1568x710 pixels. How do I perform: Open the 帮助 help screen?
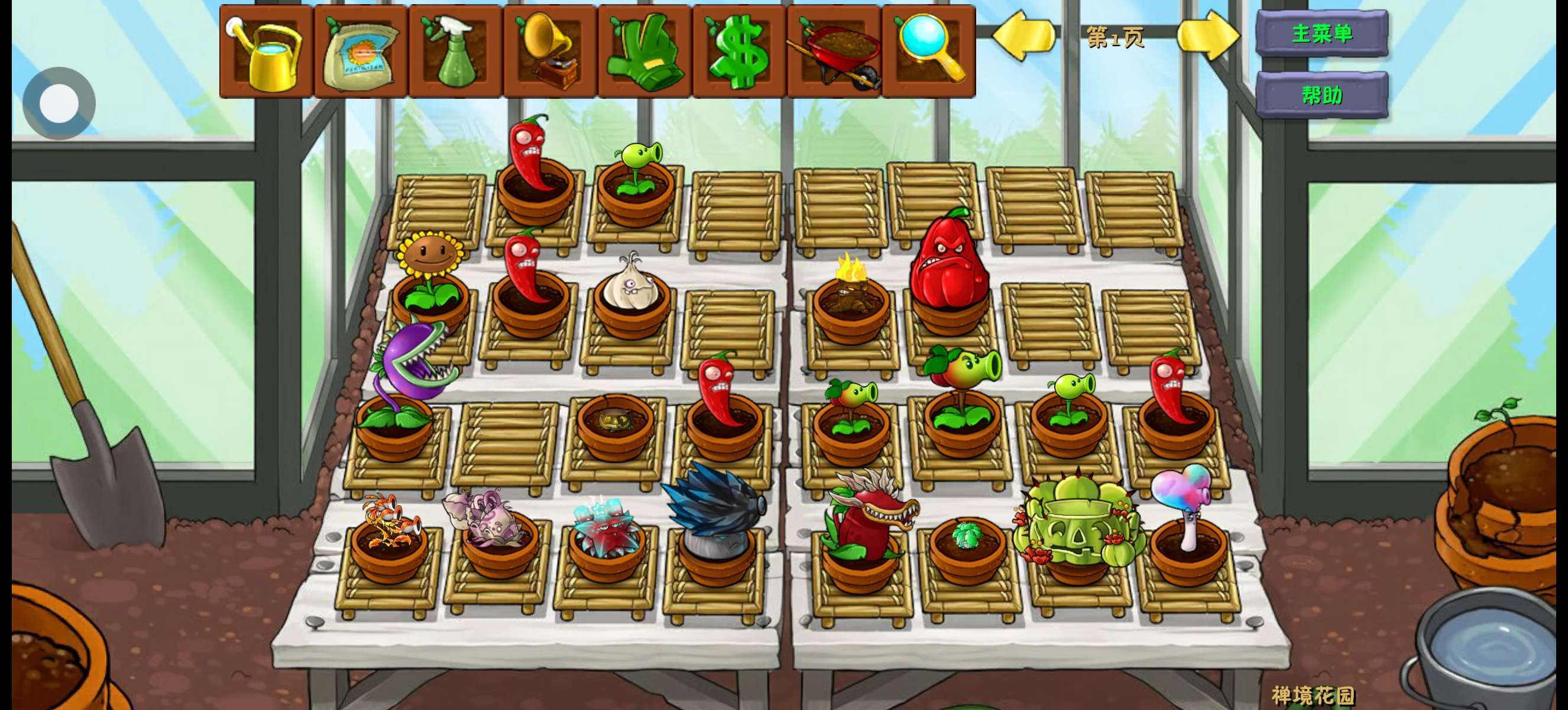pyautogui.click(x=1322, y=95)
